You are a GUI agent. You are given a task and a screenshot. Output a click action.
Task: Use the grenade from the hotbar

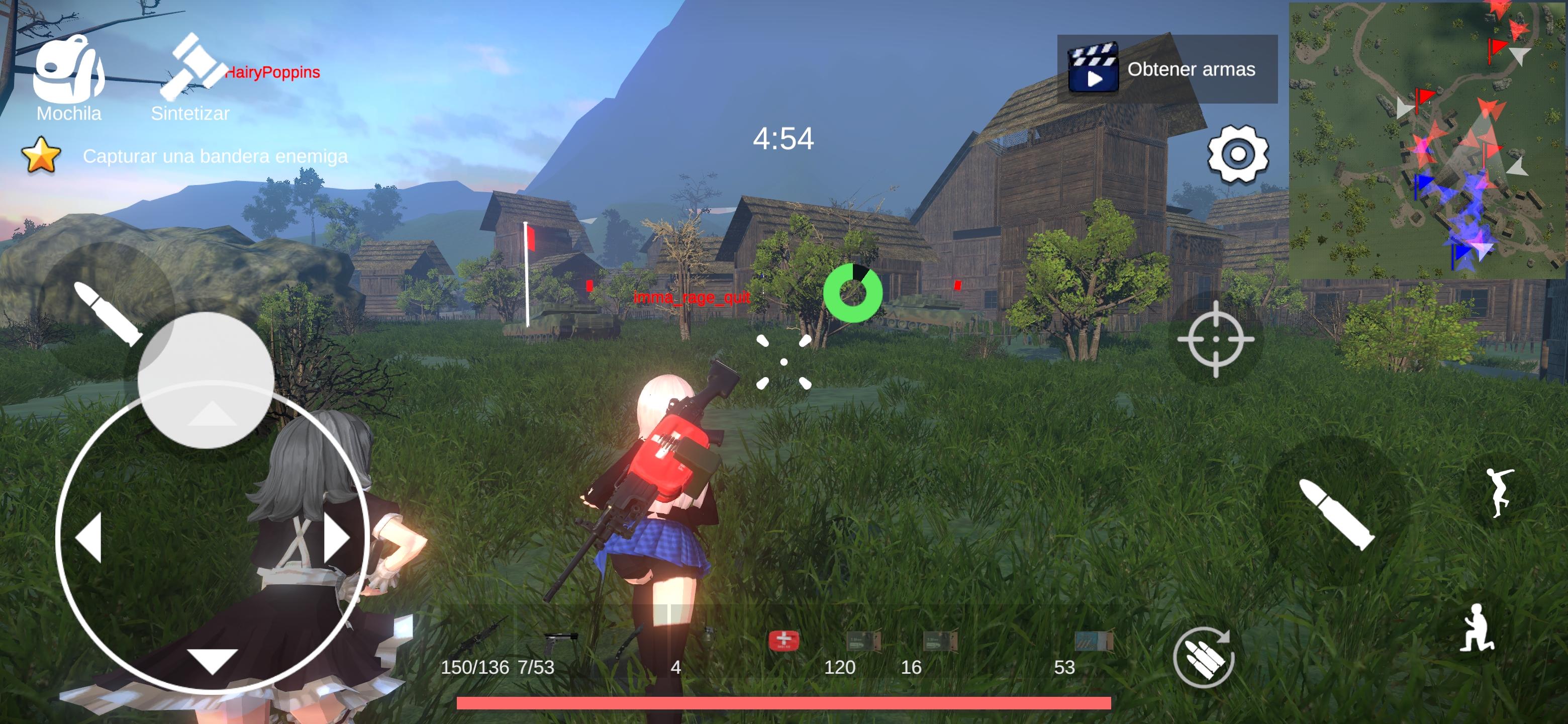[x=709, y=638]
